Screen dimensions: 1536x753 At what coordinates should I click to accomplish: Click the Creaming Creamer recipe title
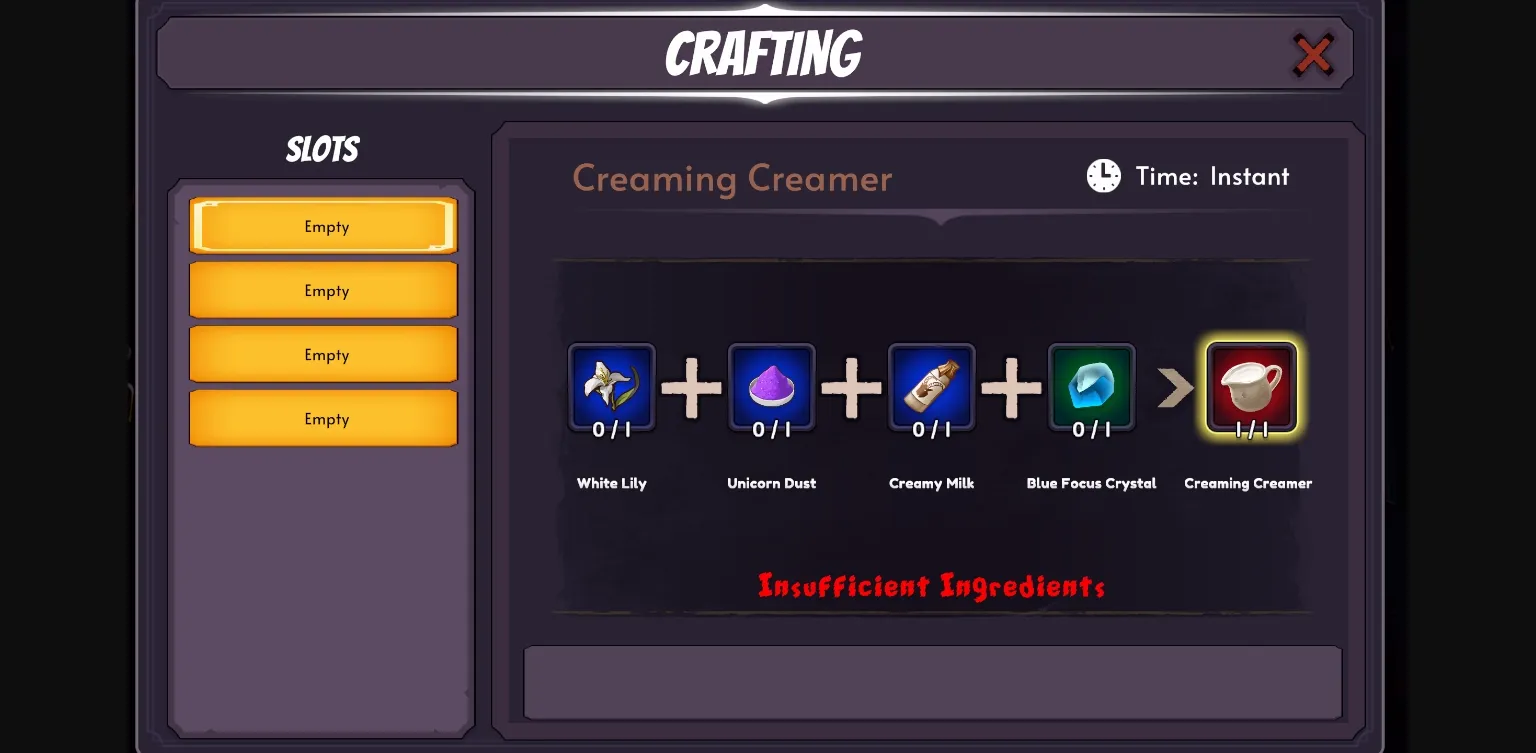click(x=732, y=179)
